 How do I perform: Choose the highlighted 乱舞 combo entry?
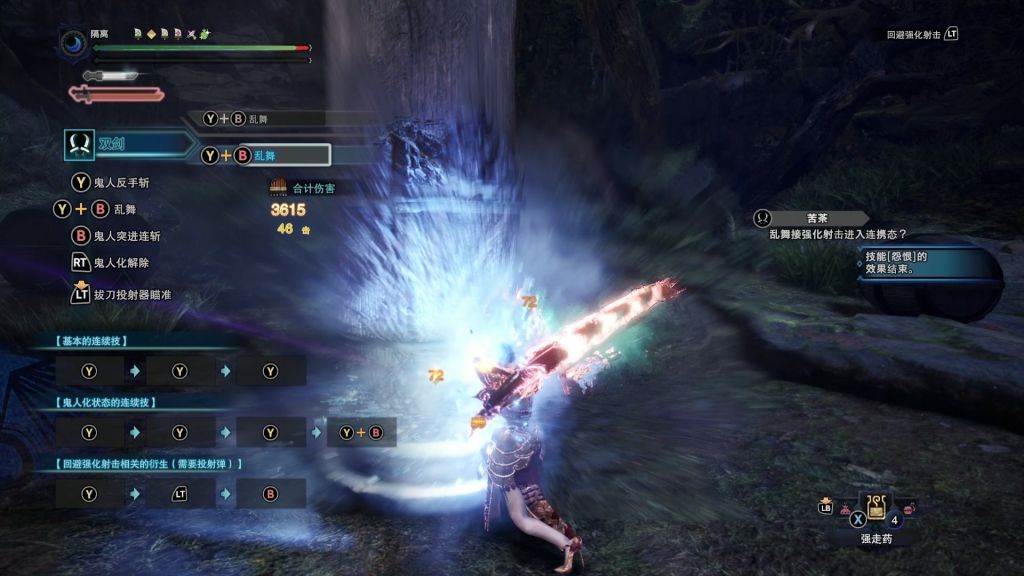coord(264,155)
